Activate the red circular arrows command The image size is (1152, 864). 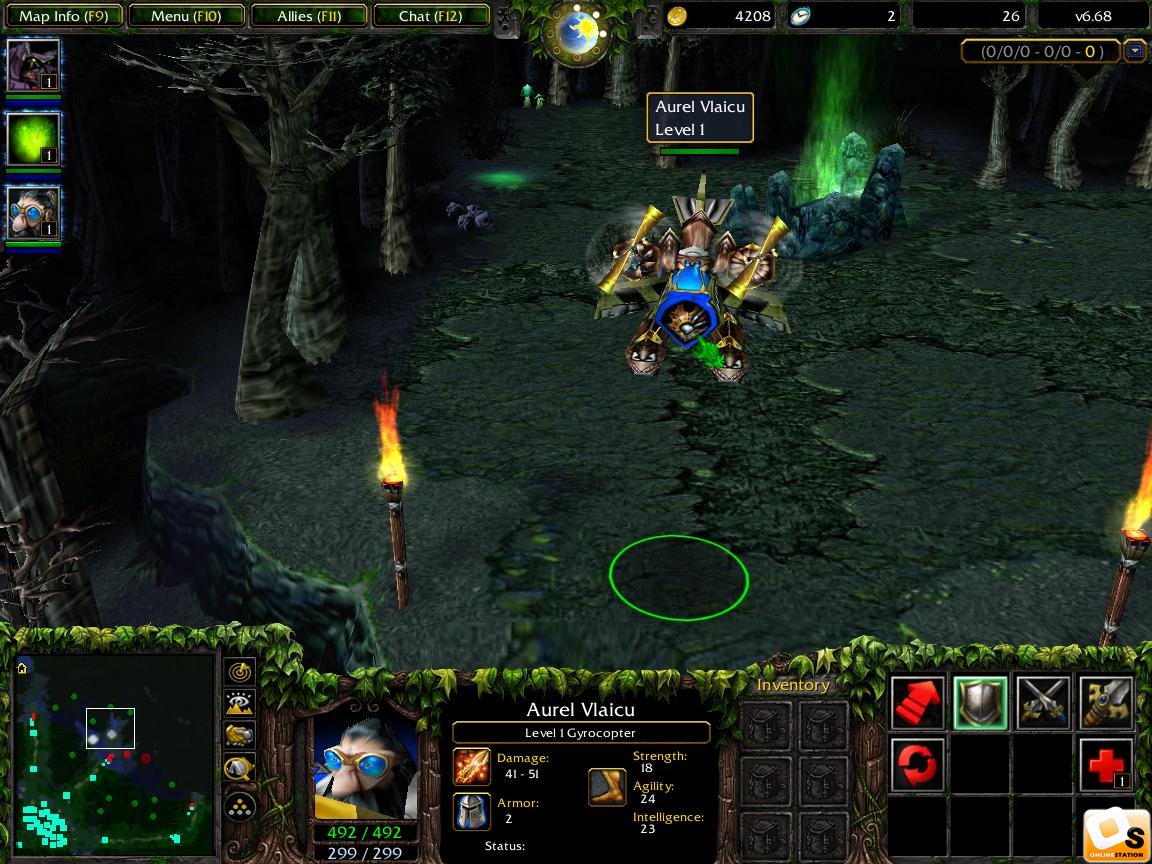[918, 765]
